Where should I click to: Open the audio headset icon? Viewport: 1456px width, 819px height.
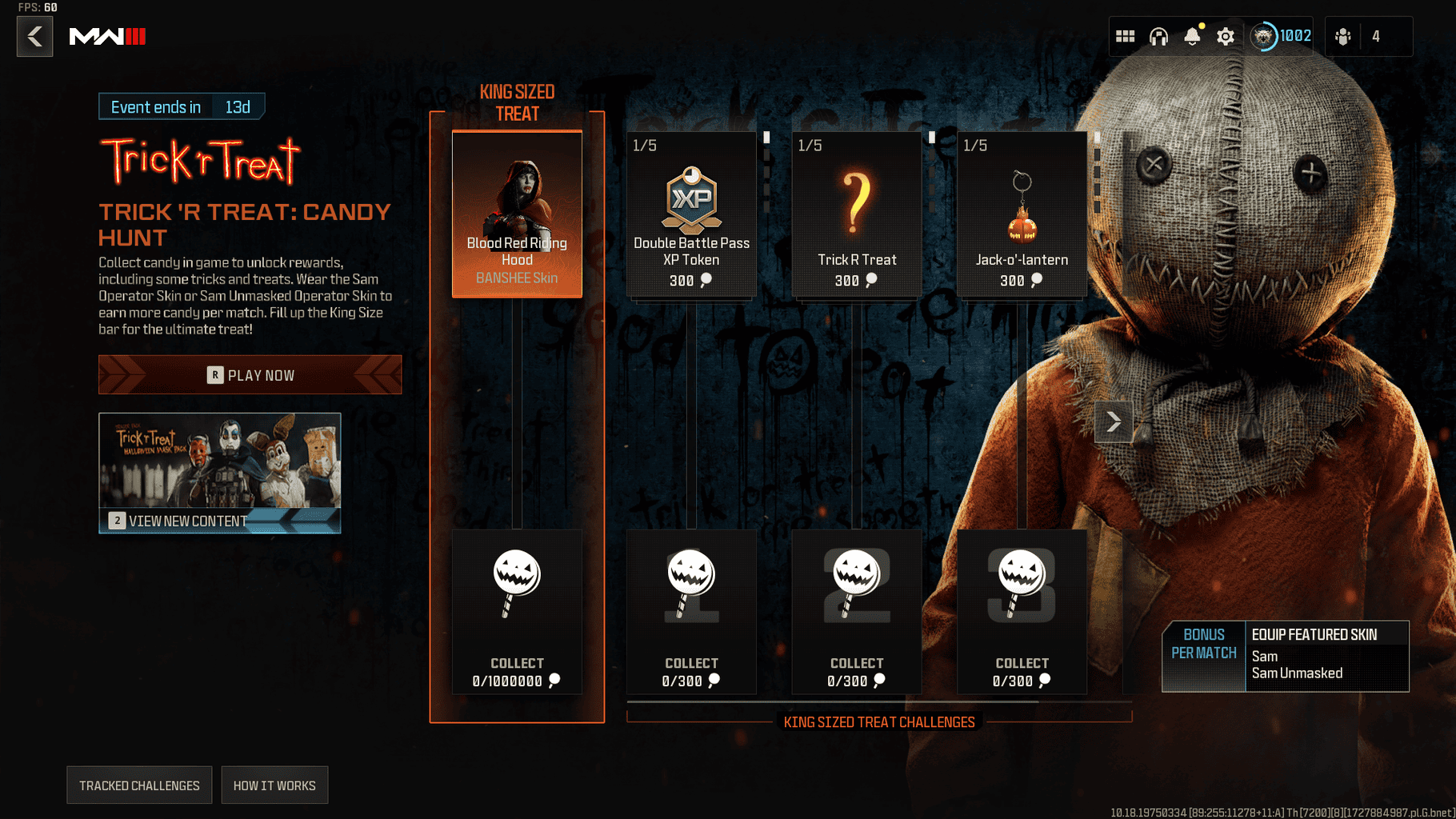(1160, 36)
